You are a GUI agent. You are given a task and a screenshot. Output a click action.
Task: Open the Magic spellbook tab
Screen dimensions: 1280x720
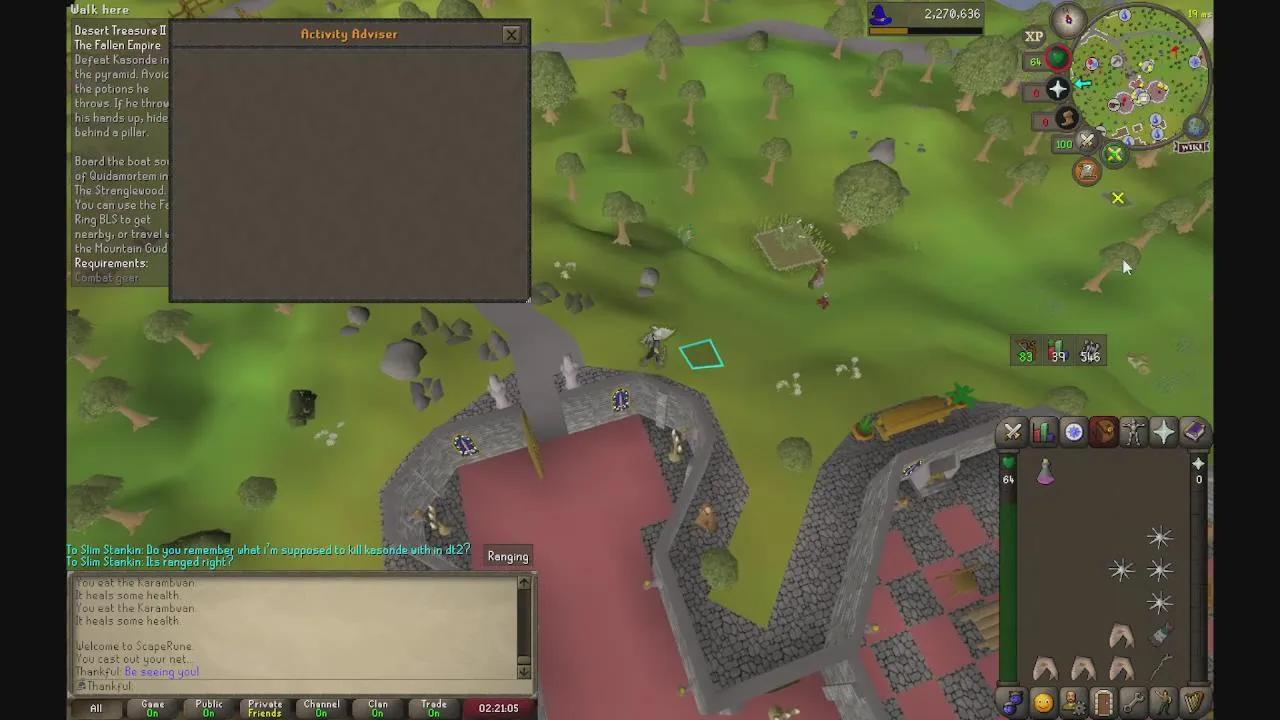point(1195,432)
